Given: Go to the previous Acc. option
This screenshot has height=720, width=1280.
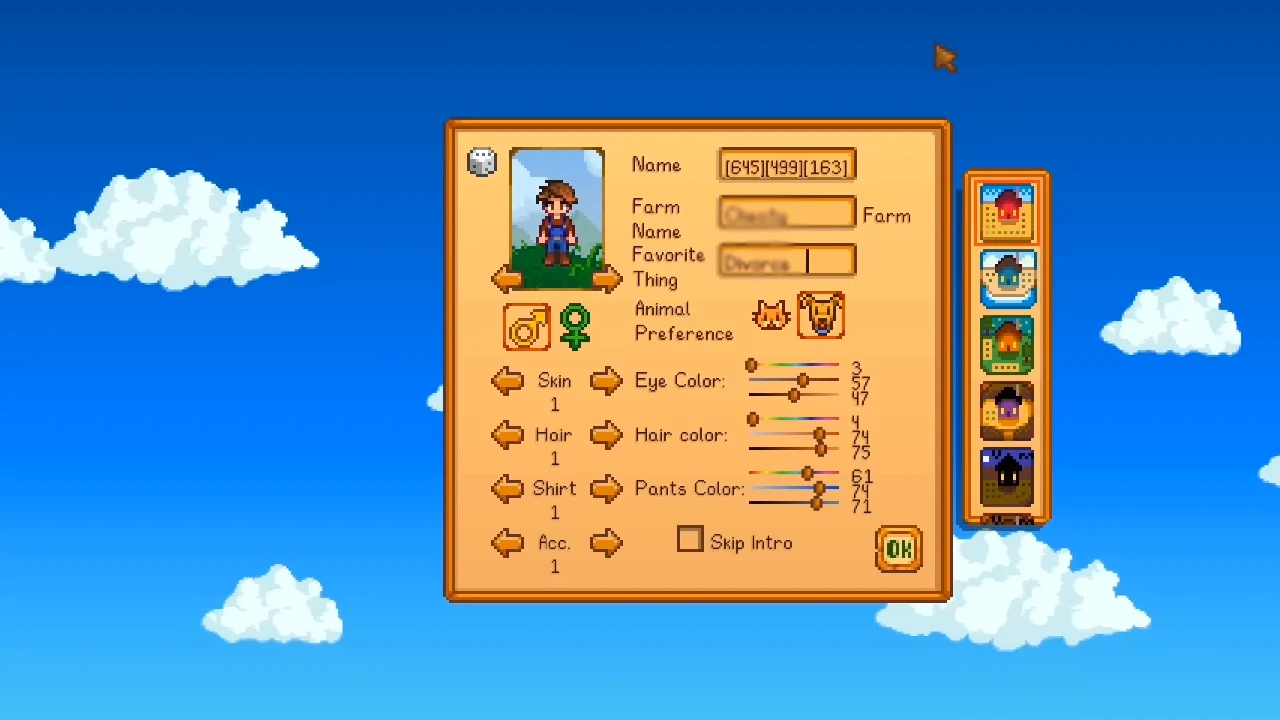Looking at the screenshot, I should 507,543.
